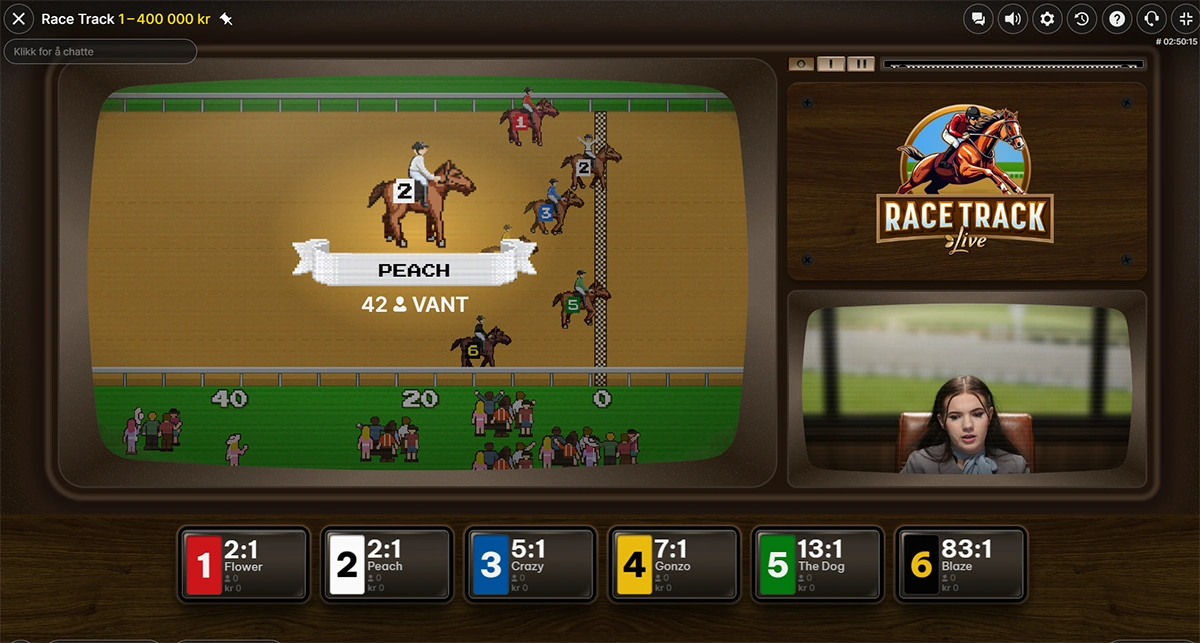Open the chat bubbles panel
This screenshot has width=1200, height=643.
click(x=978, y=19)
